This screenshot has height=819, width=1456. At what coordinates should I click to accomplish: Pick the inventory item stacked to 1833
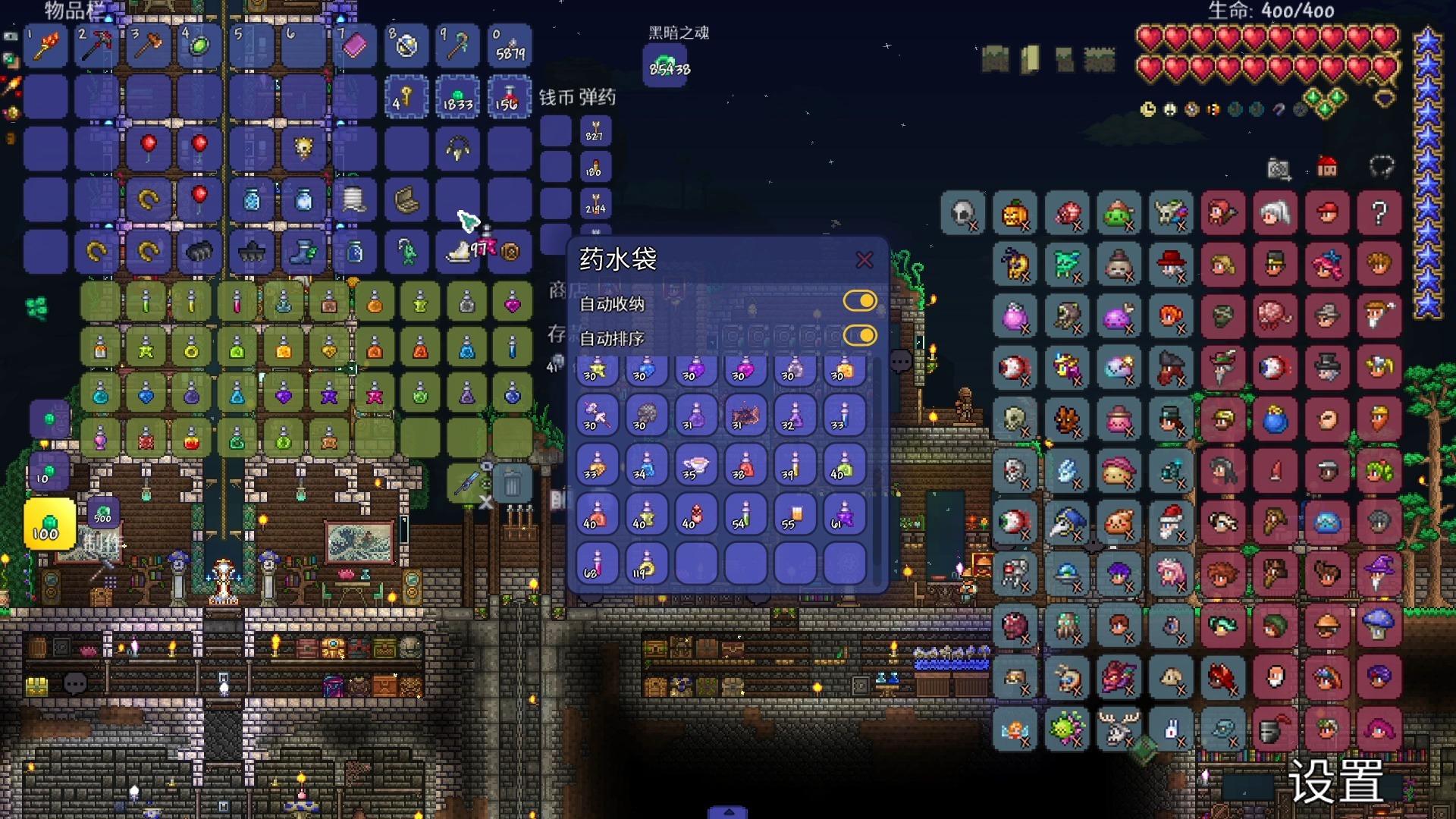[458, 97]
